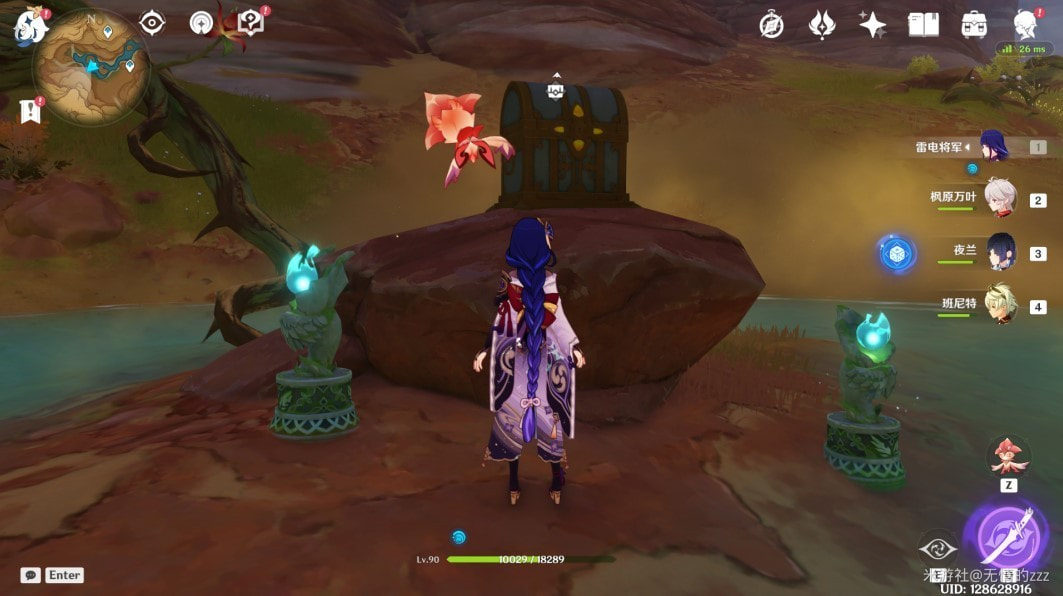Image resolution: width=1063 pixels, height=596 pixels.
Task: Open the Wish four-pointed star icon
Action: pyautogui.click(x=872, y=25)
